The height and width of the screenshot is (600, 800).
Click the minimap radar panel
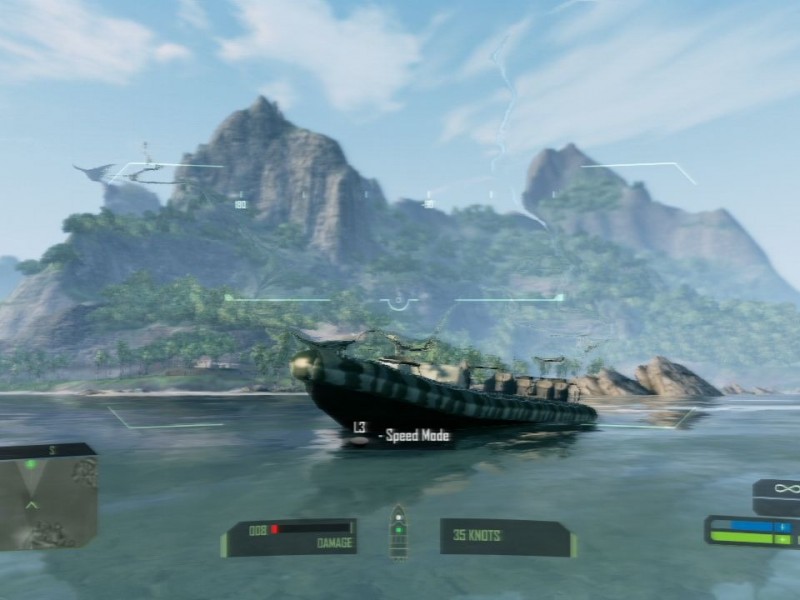tap(48, 497)
